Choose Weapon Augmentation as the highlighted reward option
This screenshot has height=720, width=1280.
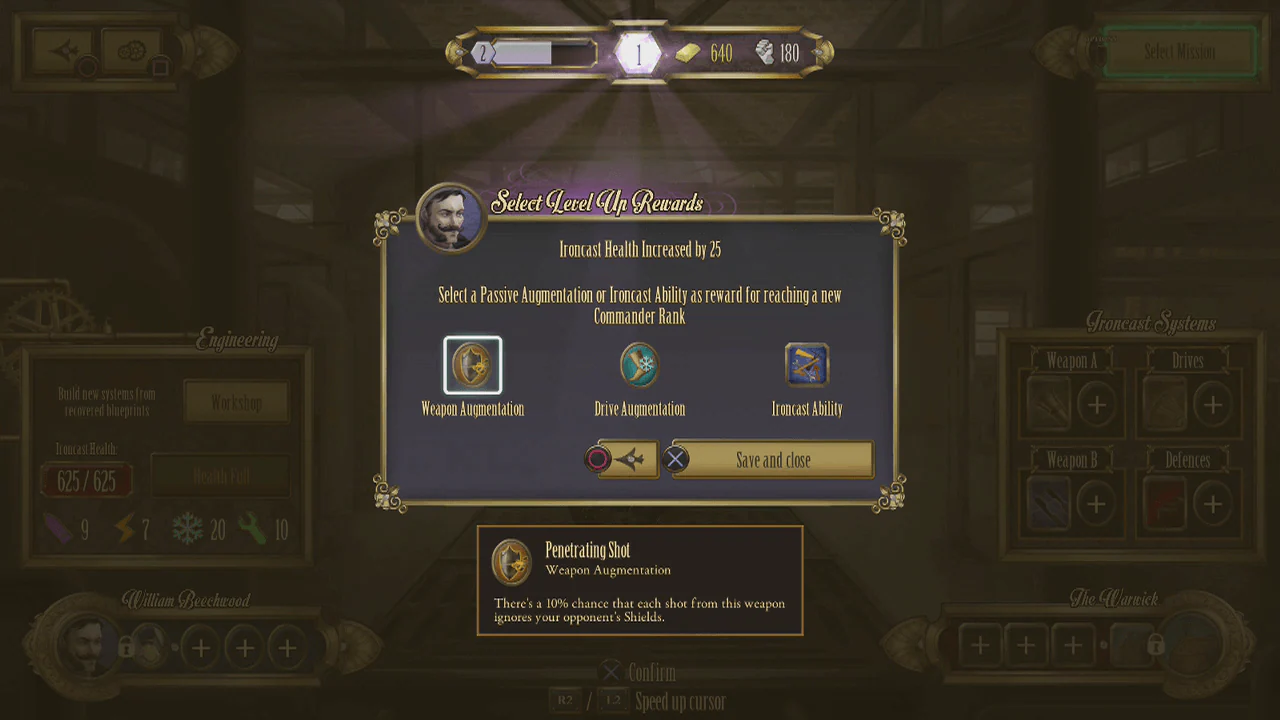click(472, 364)
